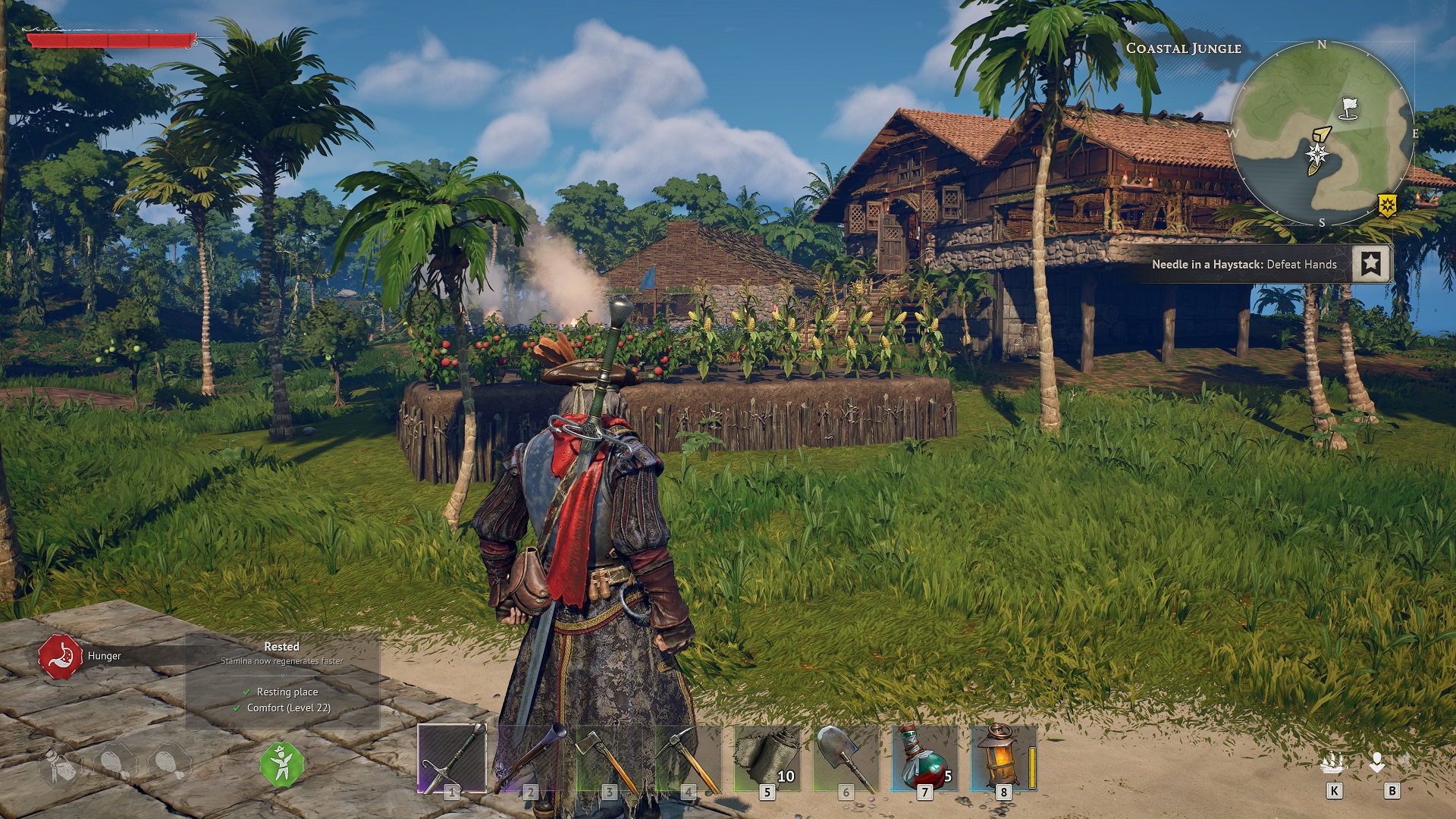Use the red health potion slot
Viewport: 1456px width, 819px height.
(925, 758)
